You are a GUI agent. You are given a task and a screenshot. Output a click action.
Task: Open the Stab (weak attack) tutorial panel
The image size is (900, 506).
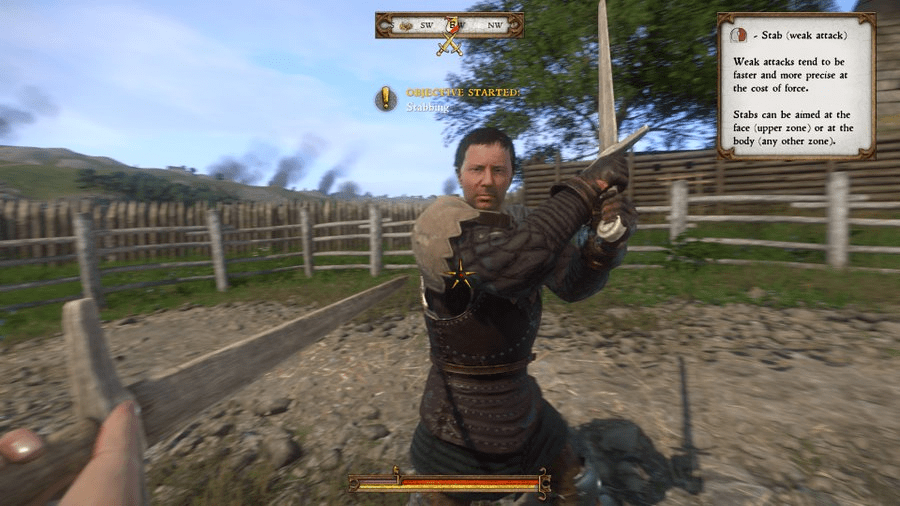pos(796,86)
